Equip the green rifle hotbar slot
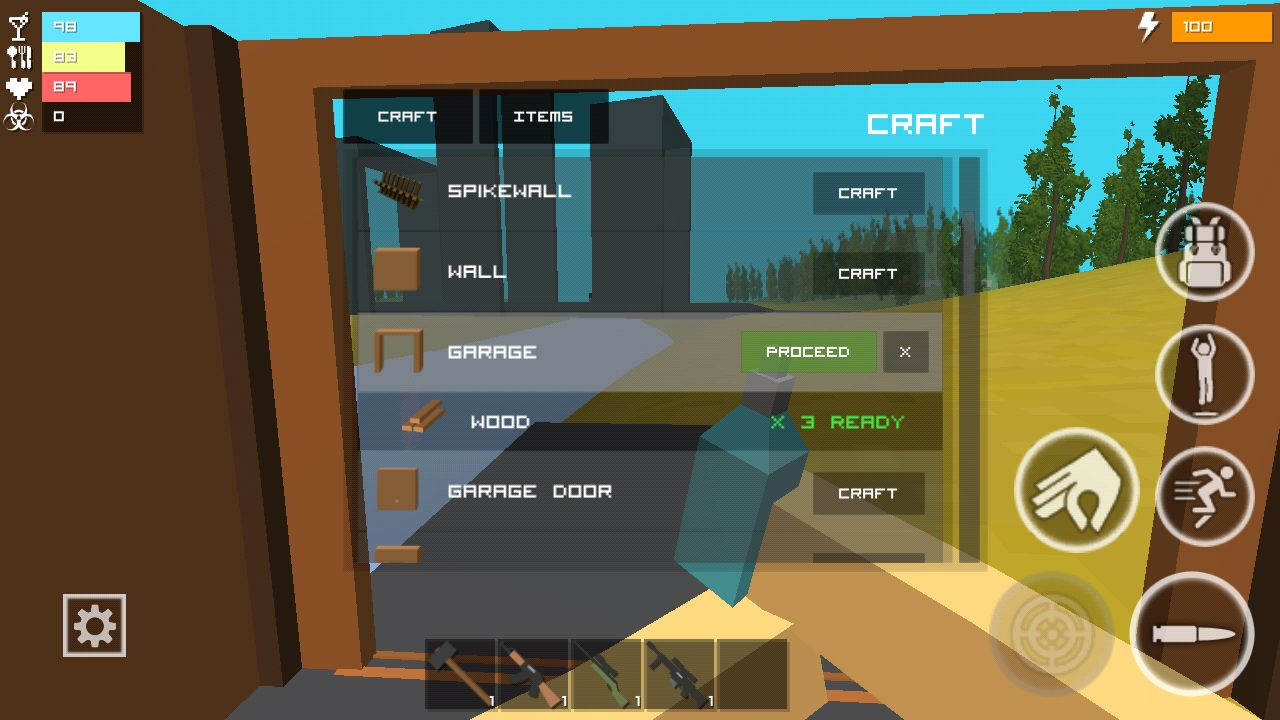This screenshot has width=1280, height=720. [x=607, y=673]
